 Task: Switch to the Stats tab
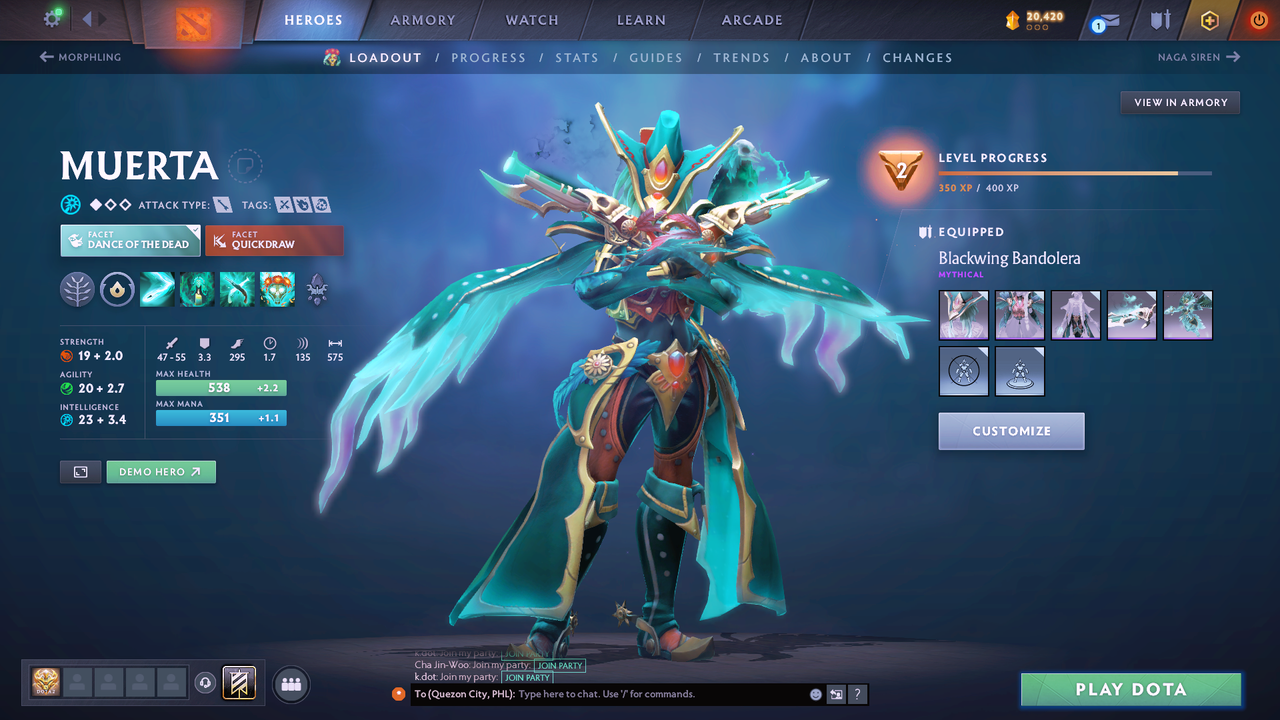[x=577, y=57]
